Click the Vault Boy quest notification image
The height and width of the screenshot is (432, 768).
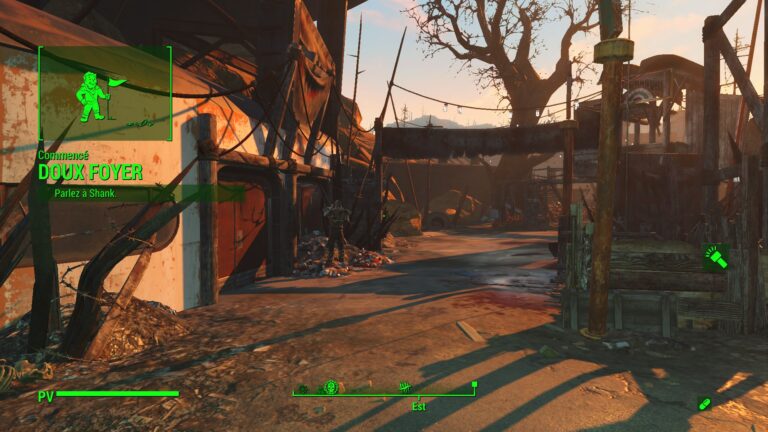pos(105,93)
